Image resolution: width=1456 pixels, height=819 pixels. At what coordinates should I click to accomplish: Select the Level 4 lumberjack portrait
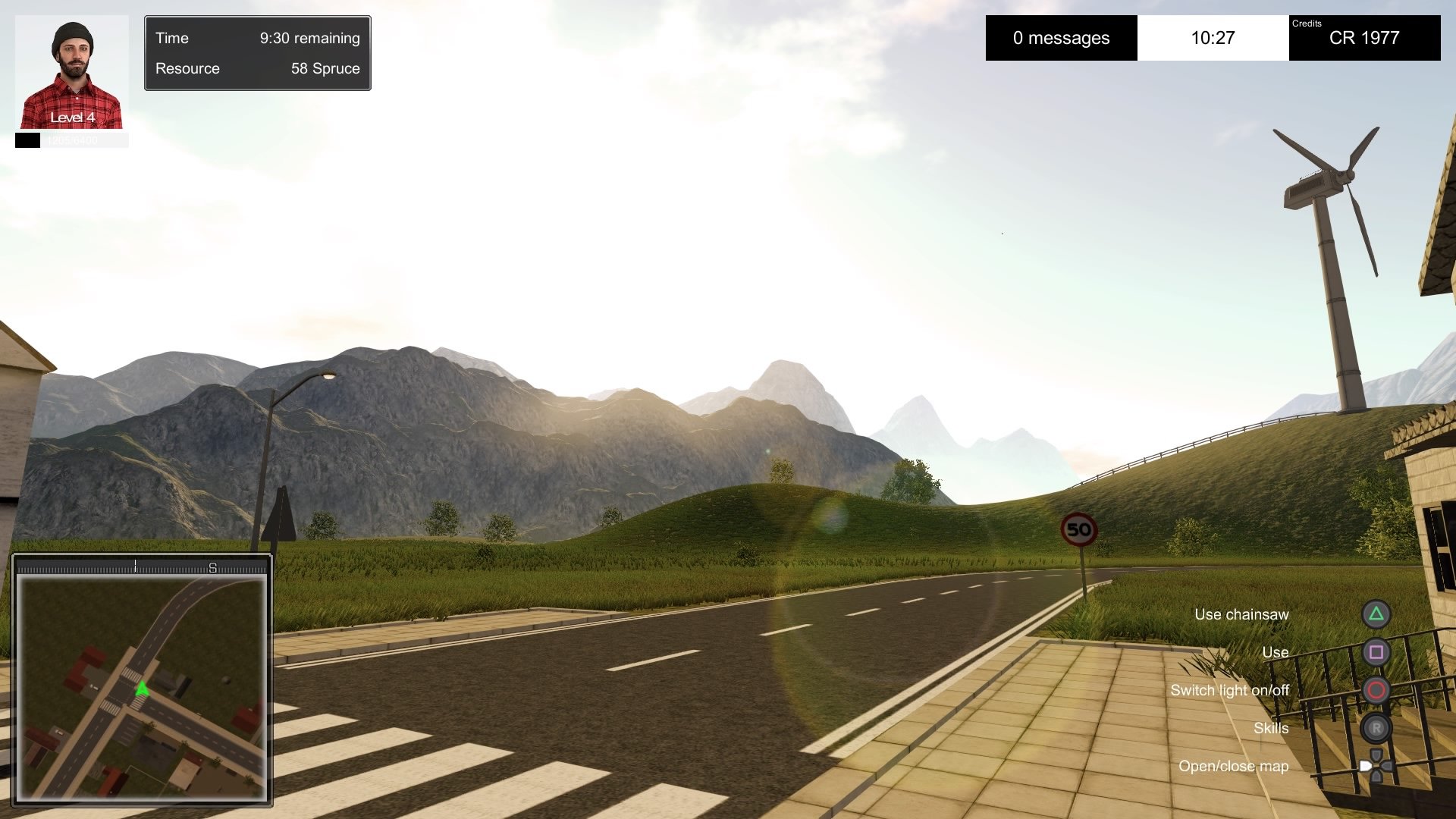click(x=72, y=73)
